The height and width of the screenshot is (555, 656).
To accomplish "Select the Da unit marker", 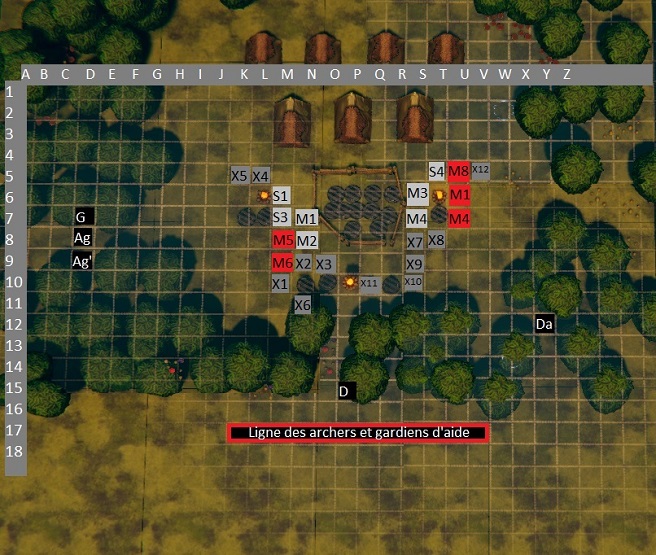I will 544,324.
